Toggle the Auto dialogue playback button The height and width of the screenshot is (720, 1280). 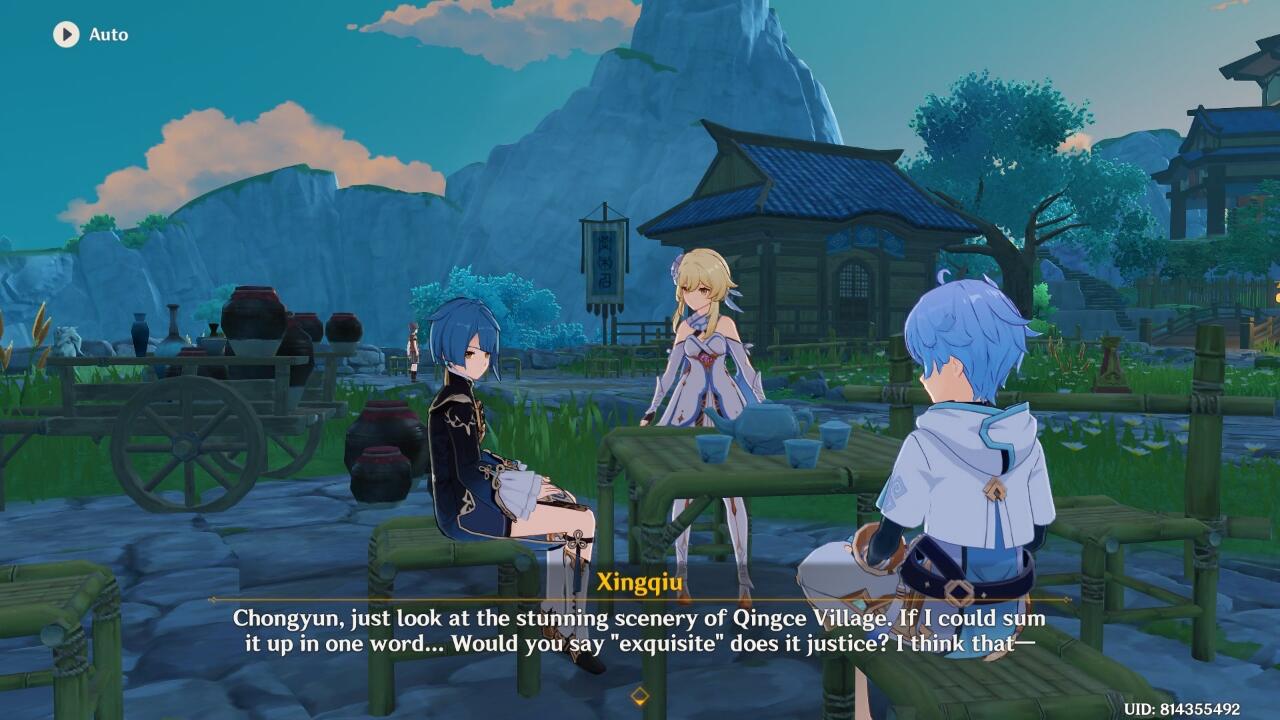(66, 34)
